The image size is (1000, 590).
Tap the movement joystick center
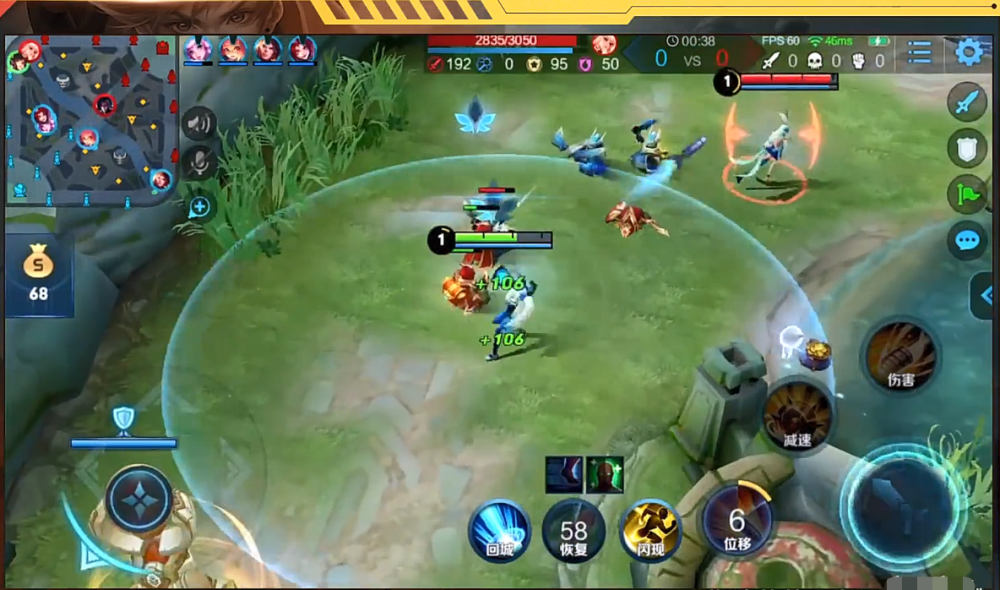click(x=139, y=498)
